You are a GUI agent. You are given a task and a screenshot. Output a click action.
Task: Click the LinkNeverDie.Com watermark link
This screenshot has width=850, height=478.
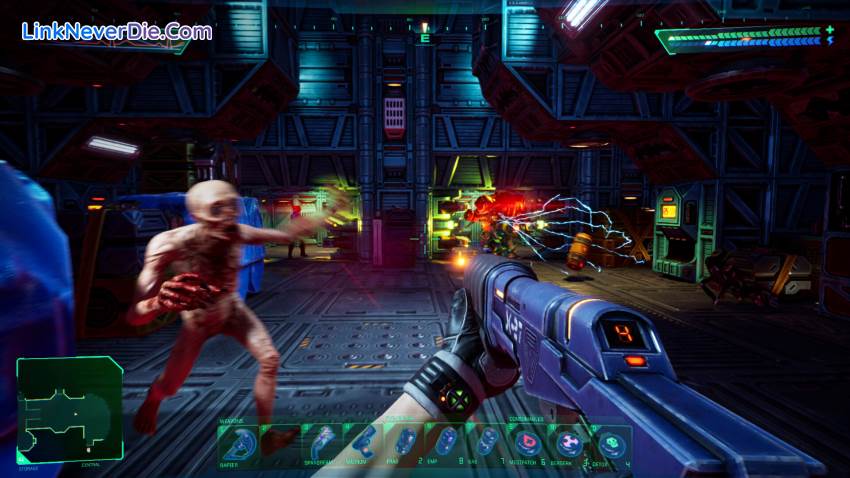[x=117, y=31]
